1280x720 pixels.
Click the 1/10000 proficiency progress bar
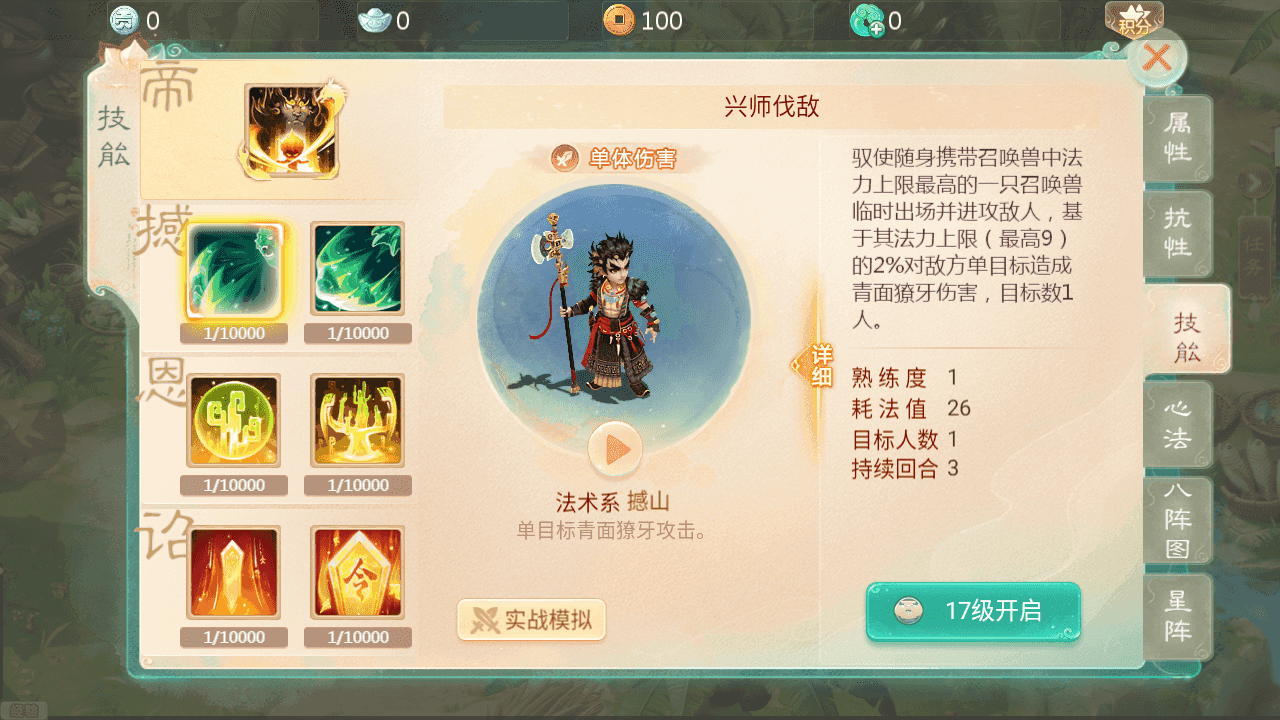pyautogui.click(x=234, y=333)
